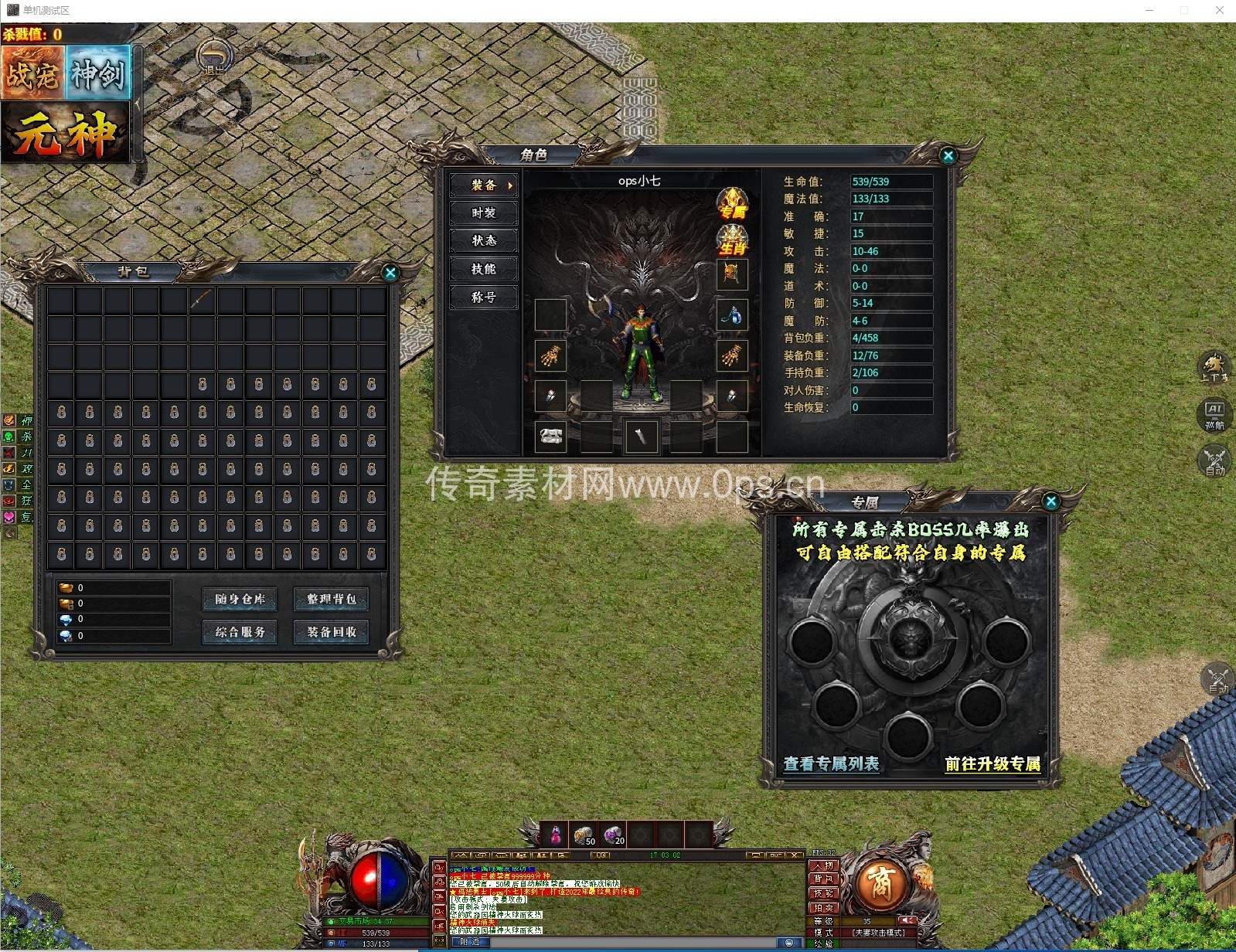The image size is (1236, 952).
Task: Open 综合服务 general services
Action: pyautogui.click(x=240, y=632)
